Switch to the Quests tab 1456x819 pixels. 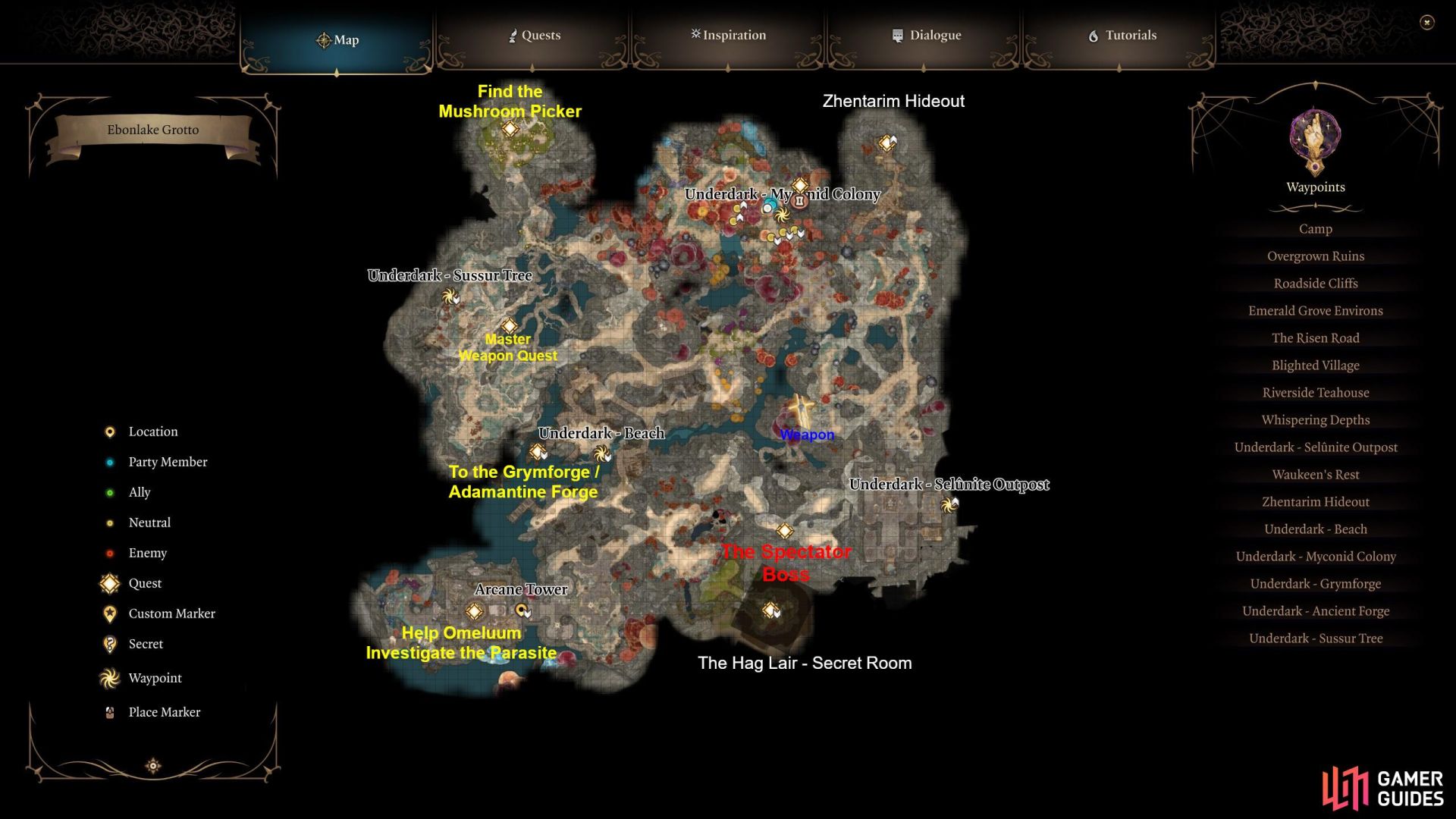535,35
